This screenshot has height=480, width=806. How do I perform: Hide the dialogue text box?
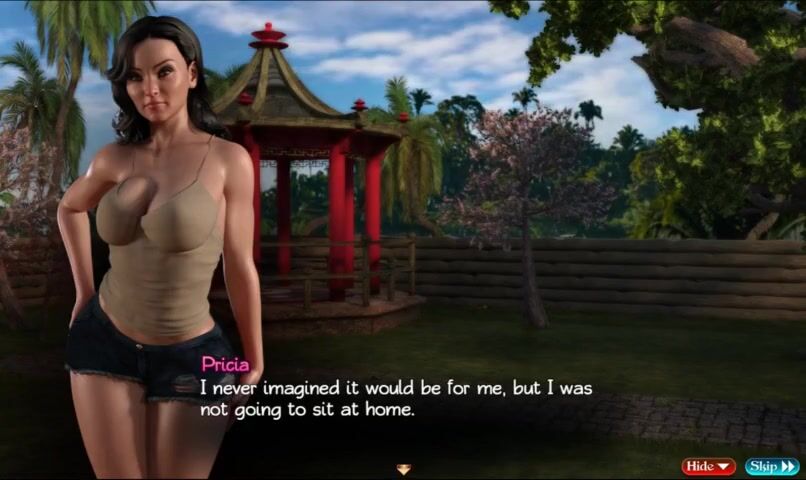[x=708, y=466]
